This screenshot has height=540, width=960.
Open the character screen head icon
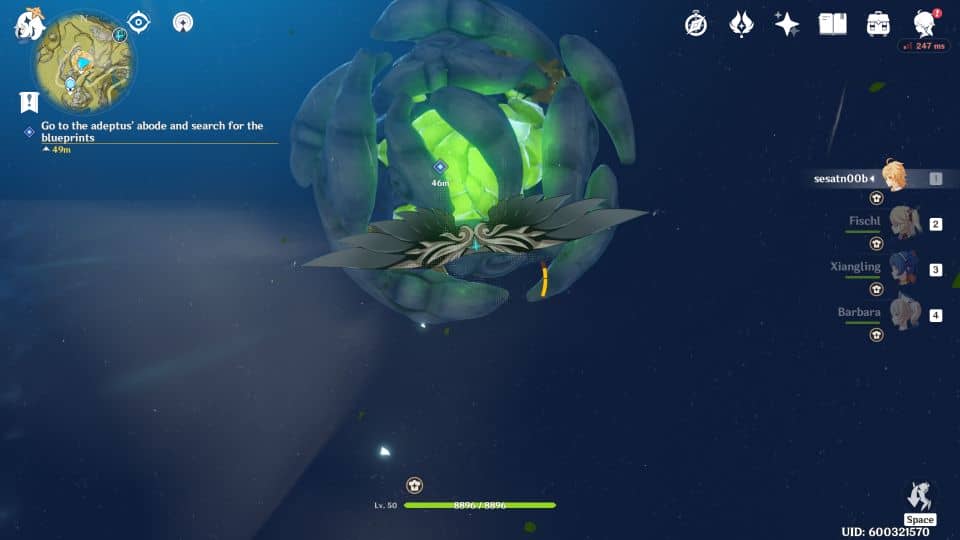[924, 24]
